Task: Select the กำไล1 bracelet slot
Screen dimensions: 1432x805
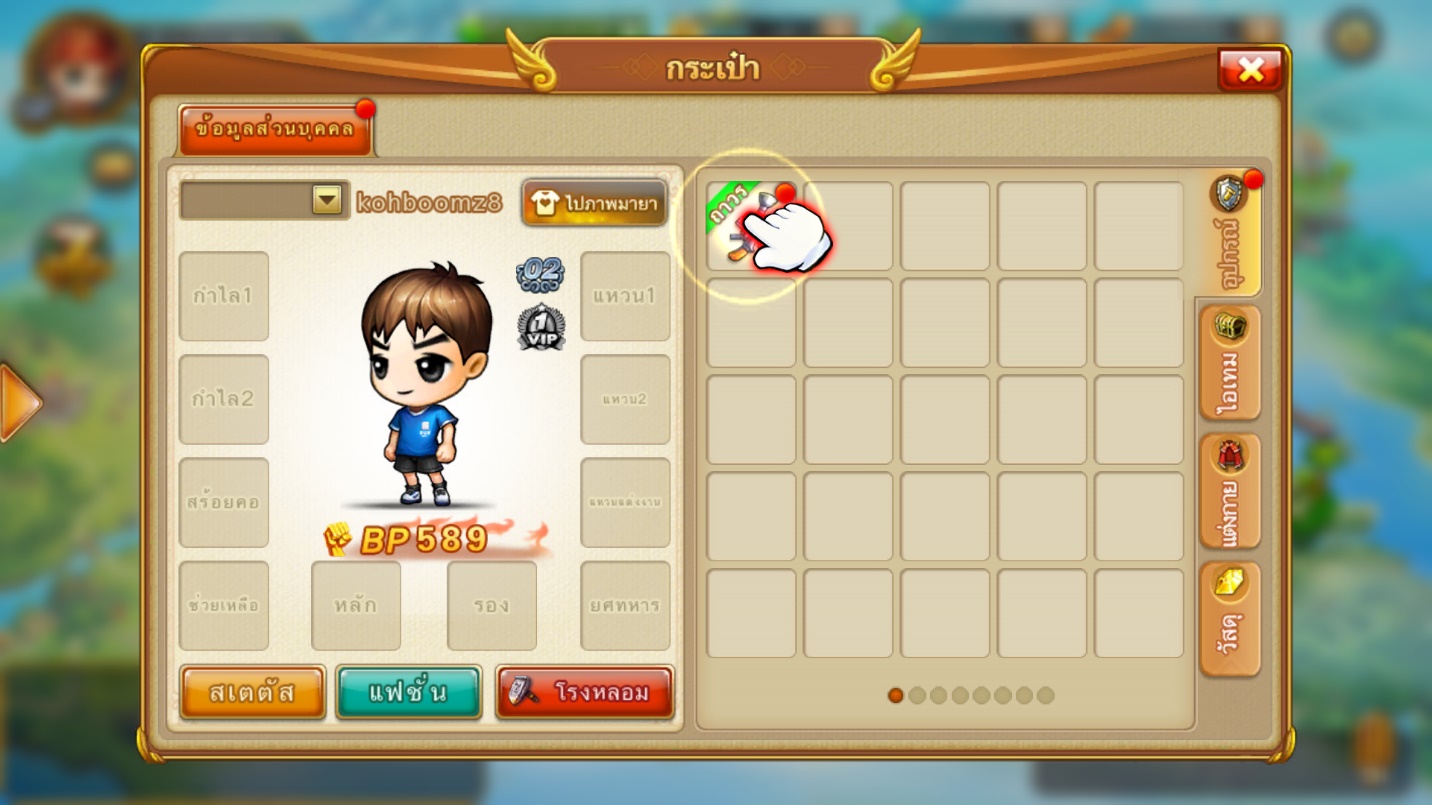Action: pos(223,296)
